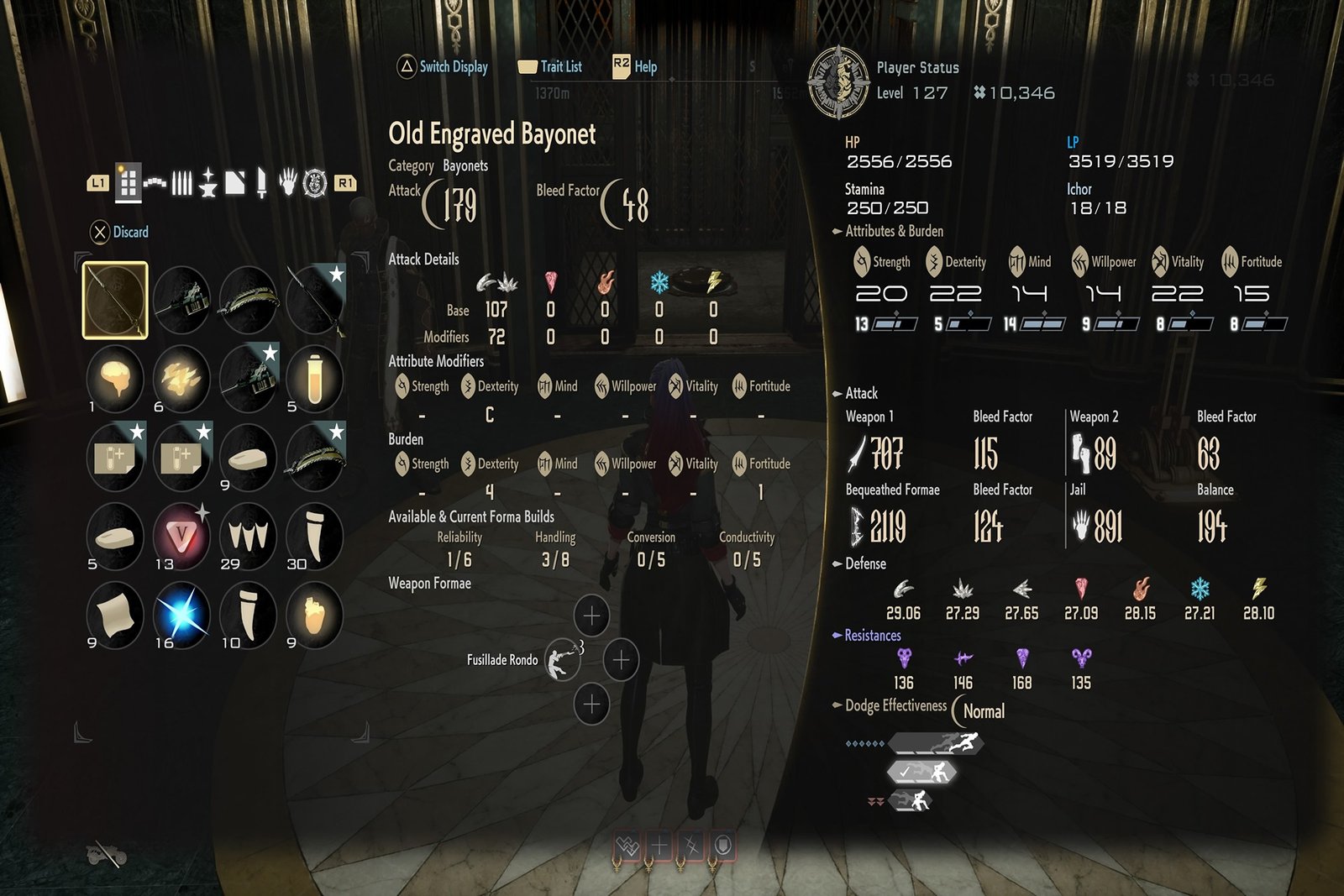Select the golden heart item
Viewport: 1344px width, 896px height.
point(314,615)
